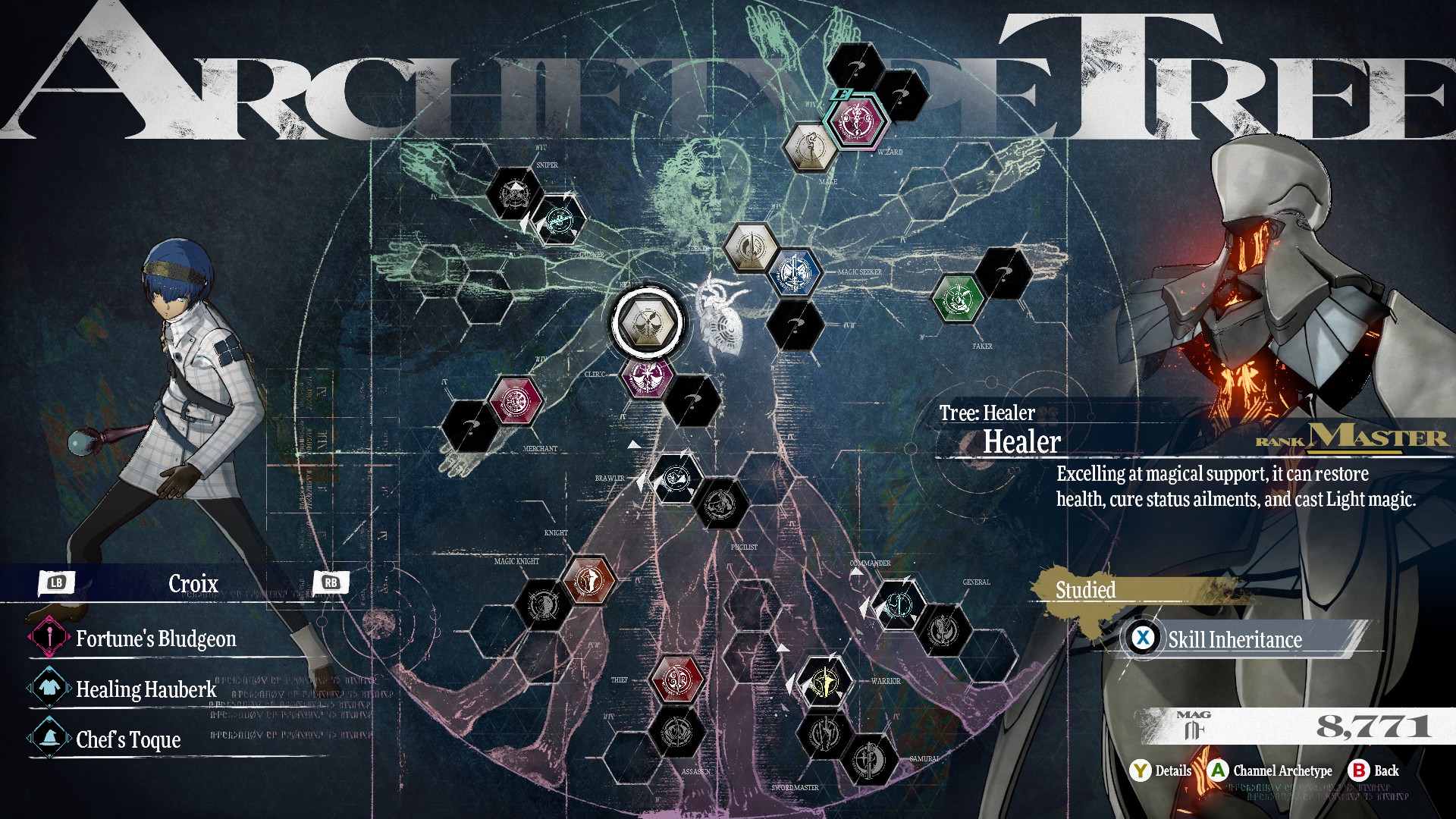1456x819 pixels.
Task: Select the Seeker archetype node
Action: (751, 246)
